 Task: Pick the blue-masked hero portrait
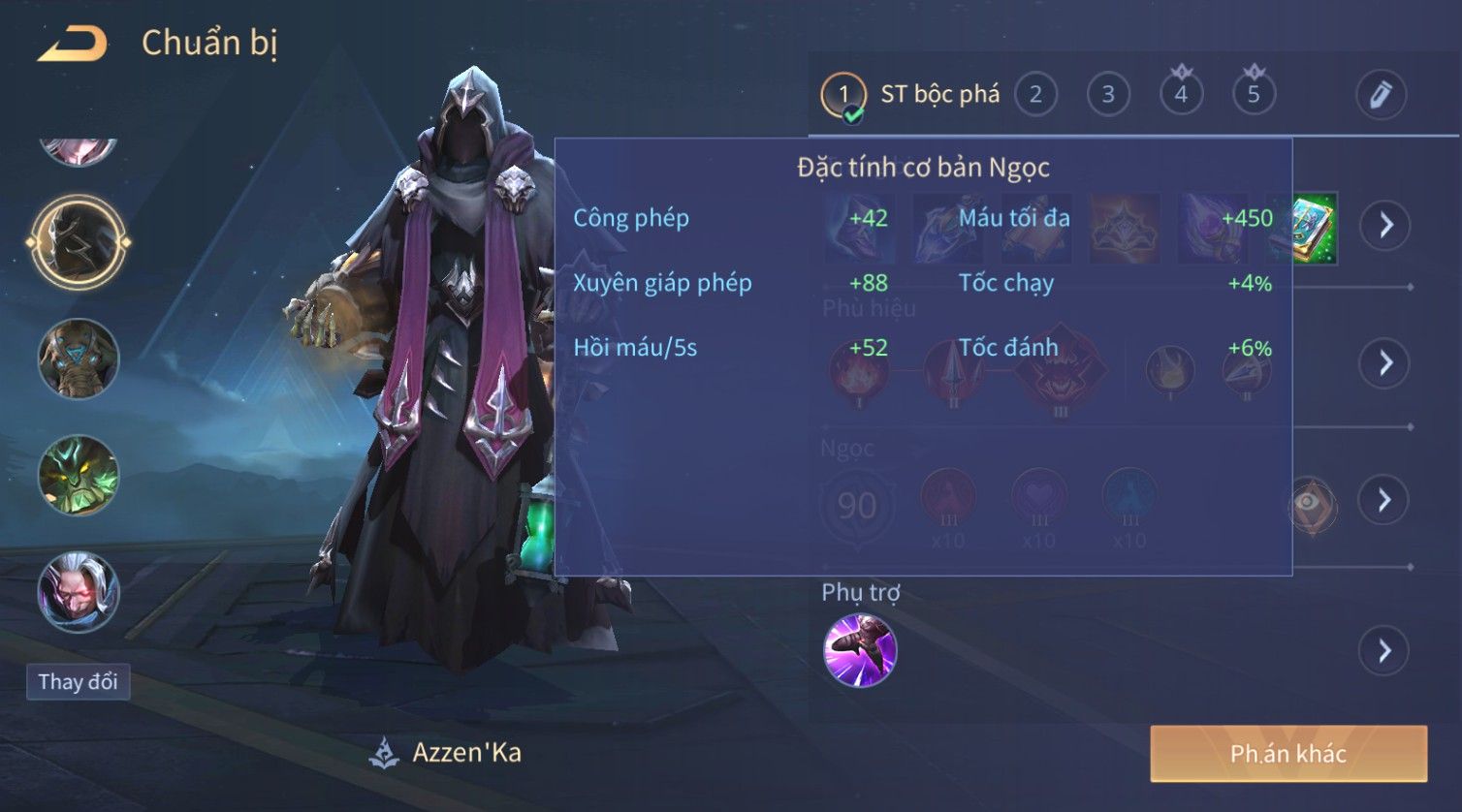pyautogui.click(x=79, y=359)
